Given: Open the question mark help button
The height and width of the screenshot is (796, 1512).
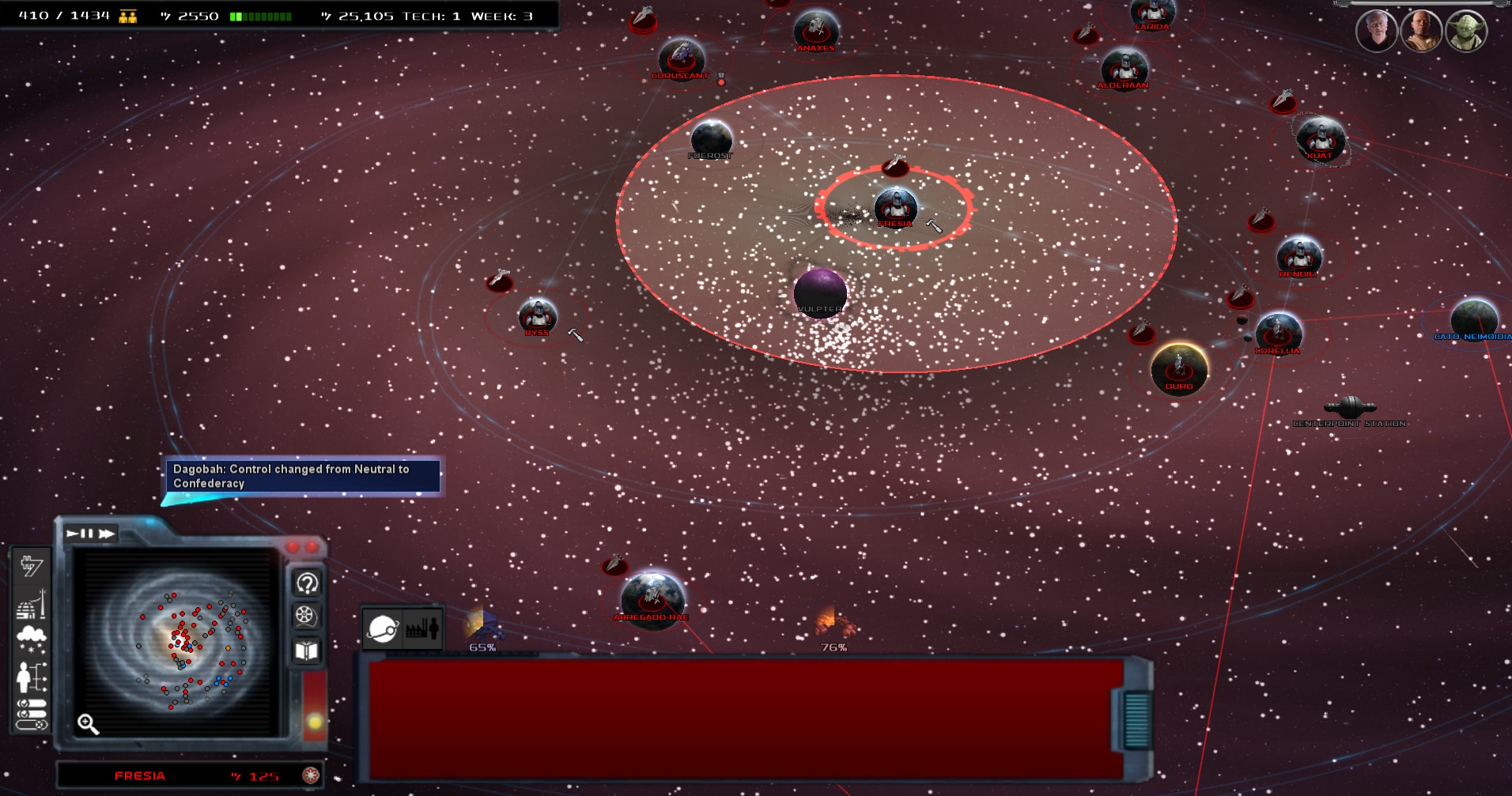Looking at the screenshot, I should coord(307,583).
